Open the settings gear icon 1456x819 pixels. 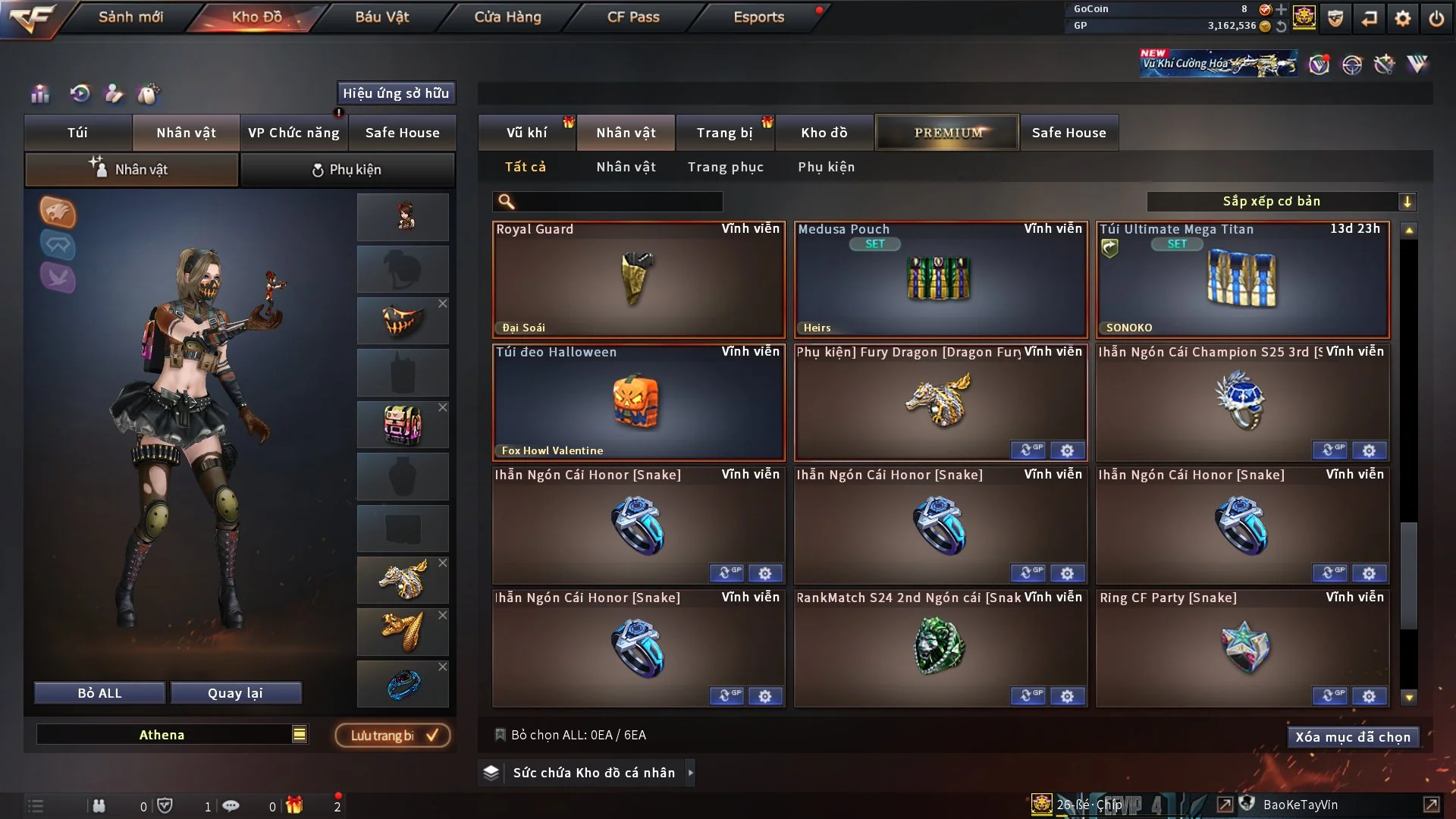coord(1403,18)
